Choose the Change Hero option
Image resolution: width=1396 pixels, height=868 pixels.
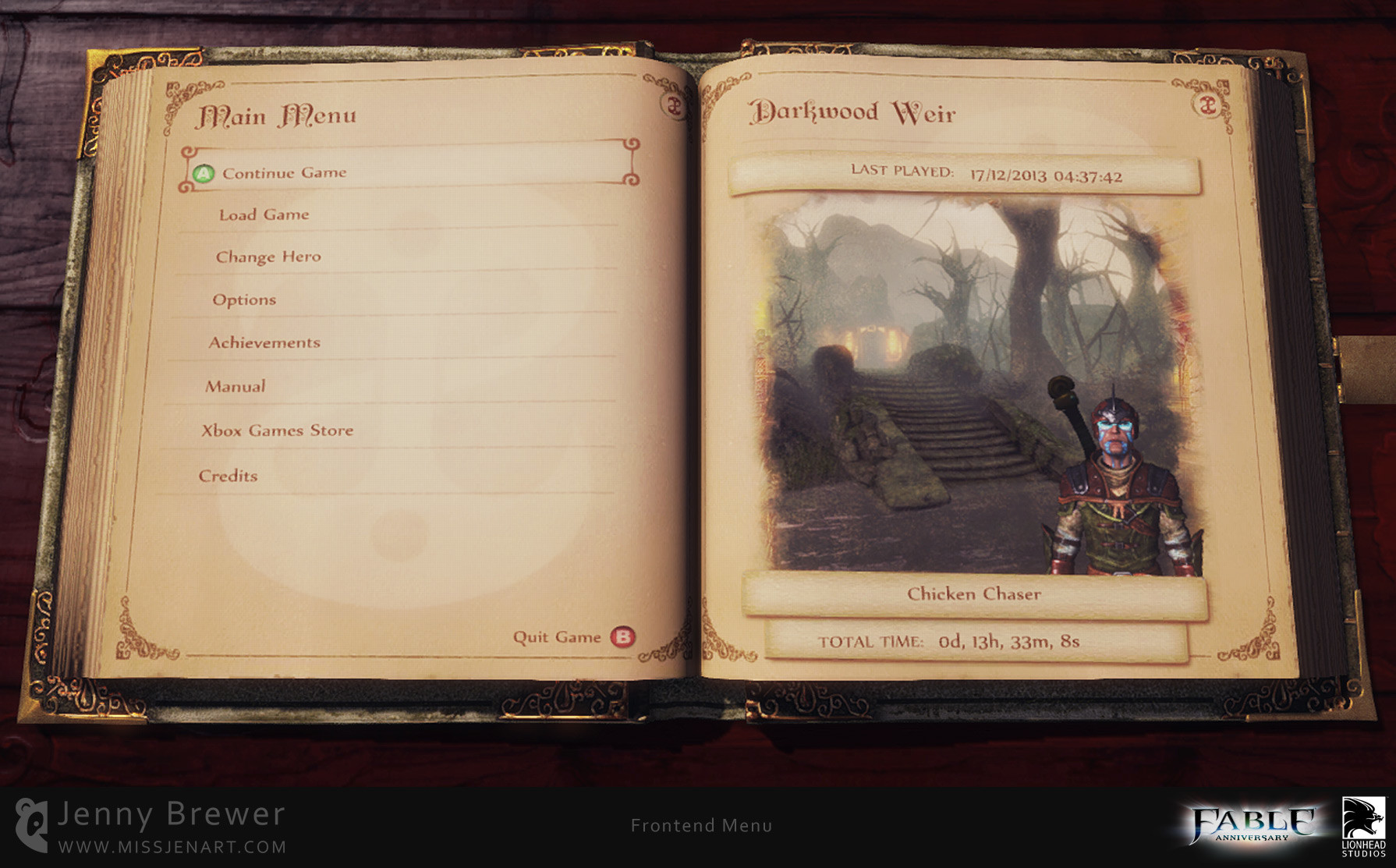coord(268,257)
